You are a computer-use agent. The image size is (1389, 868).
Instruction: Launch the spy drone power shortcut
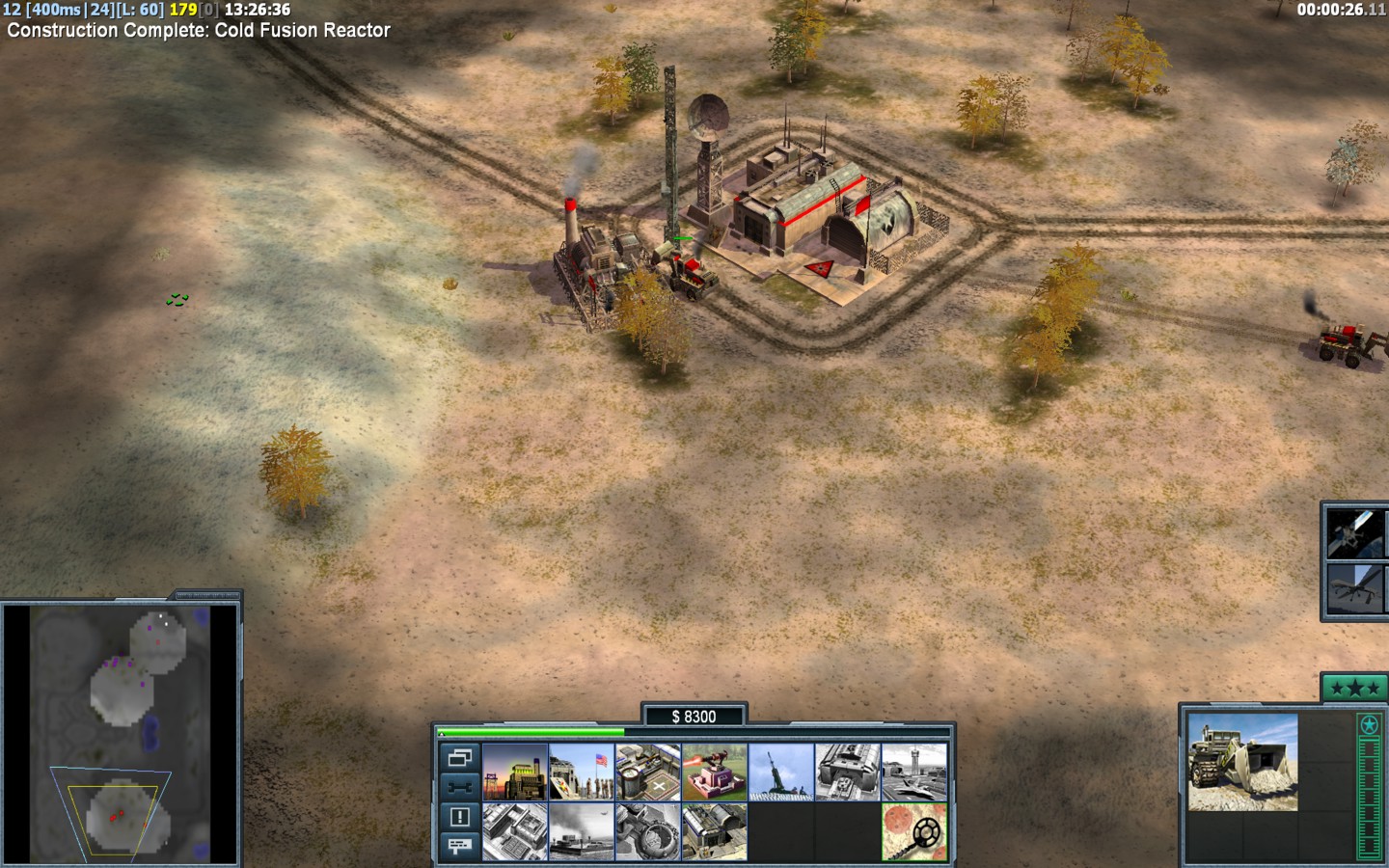point(1356,588)
